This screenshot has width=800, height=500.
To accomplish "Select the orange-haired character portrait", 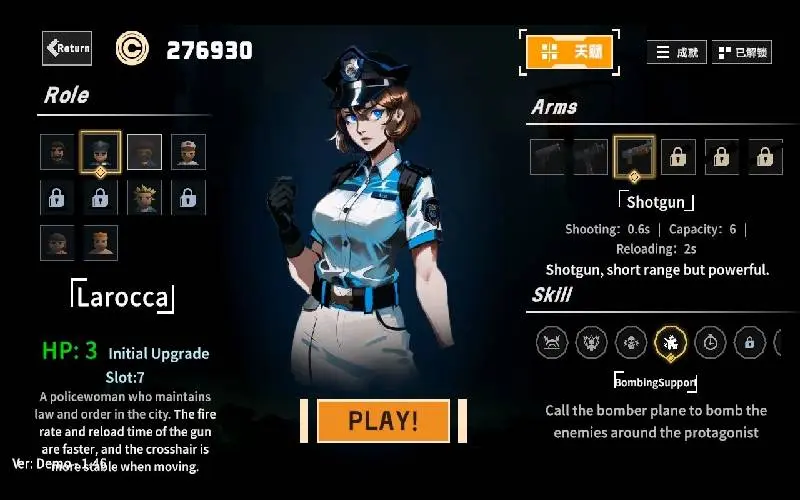I will pyautogui.click(x=100, y=242).
